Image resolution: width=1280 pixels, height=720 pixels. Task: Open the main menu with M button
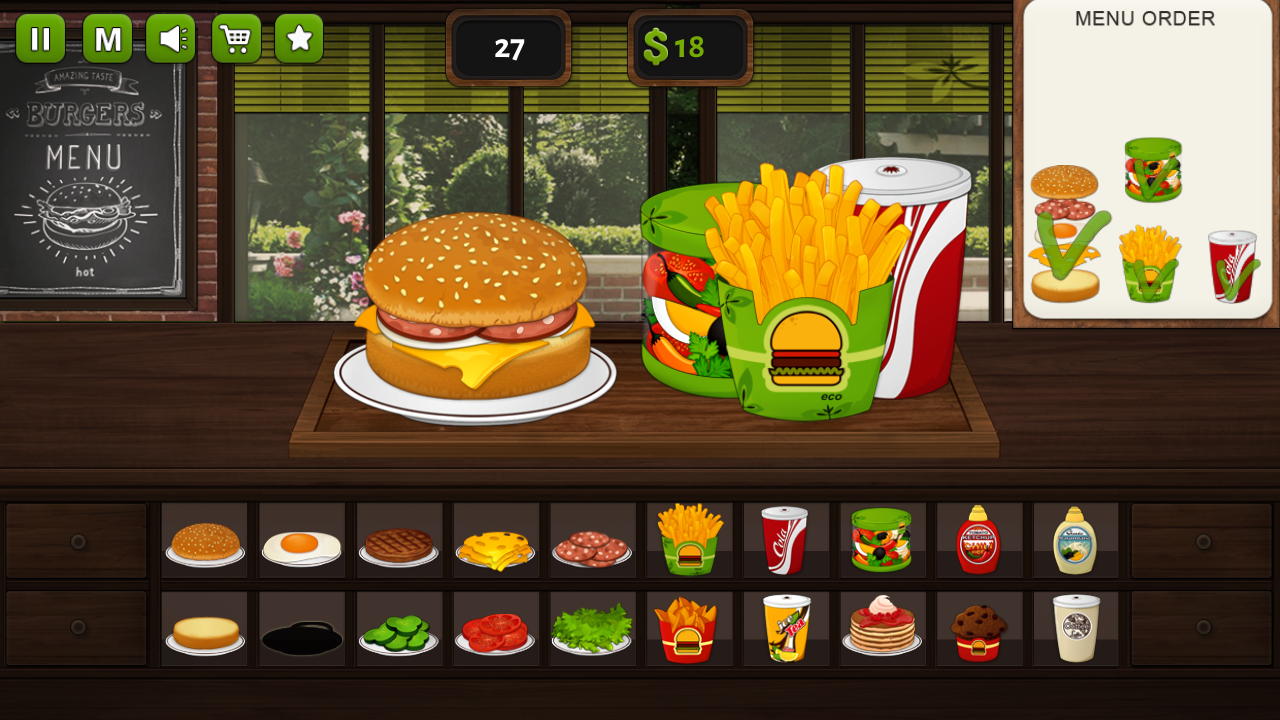click(106, 38)
